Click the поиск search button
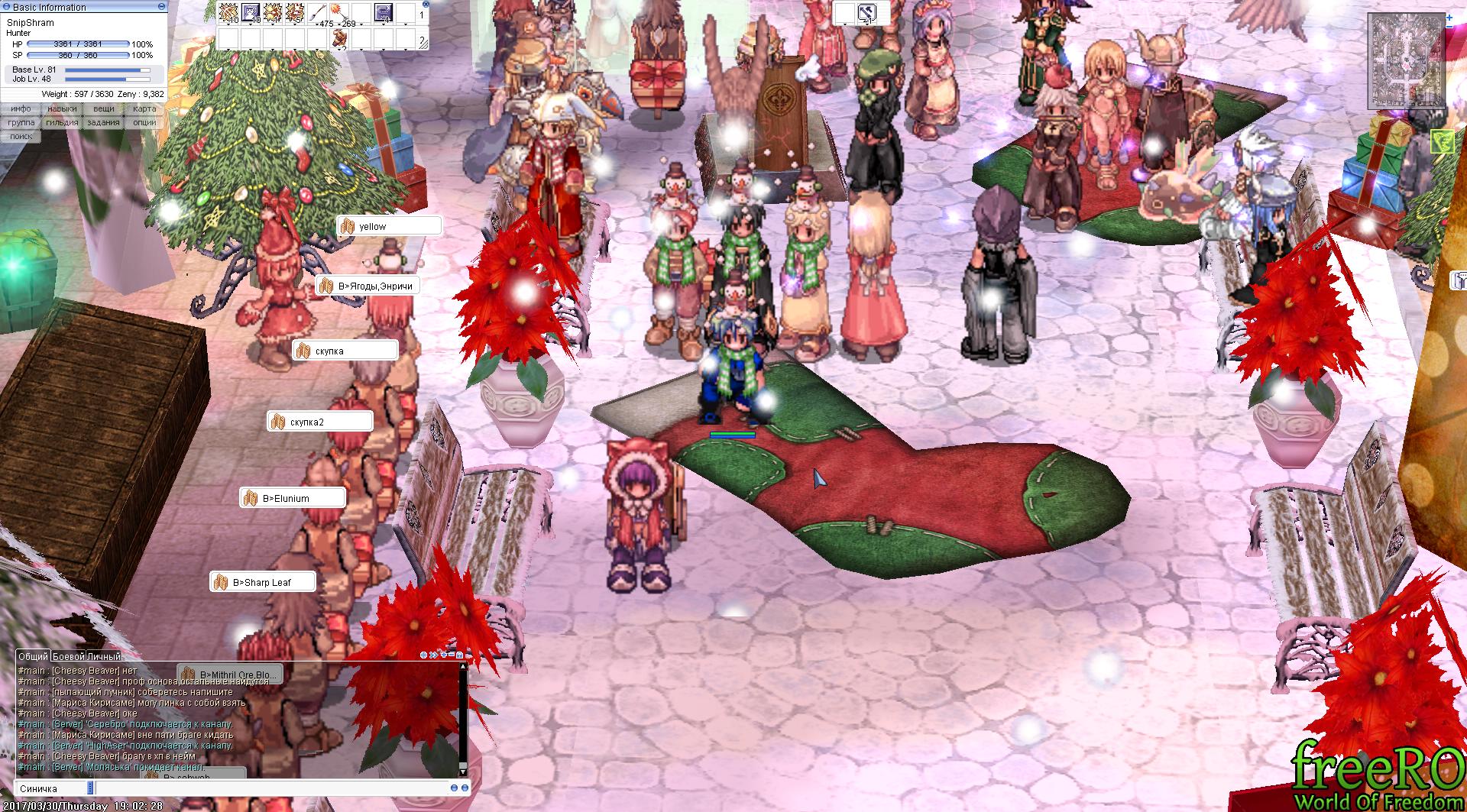Screen dimensions: 1467x812 21,136
